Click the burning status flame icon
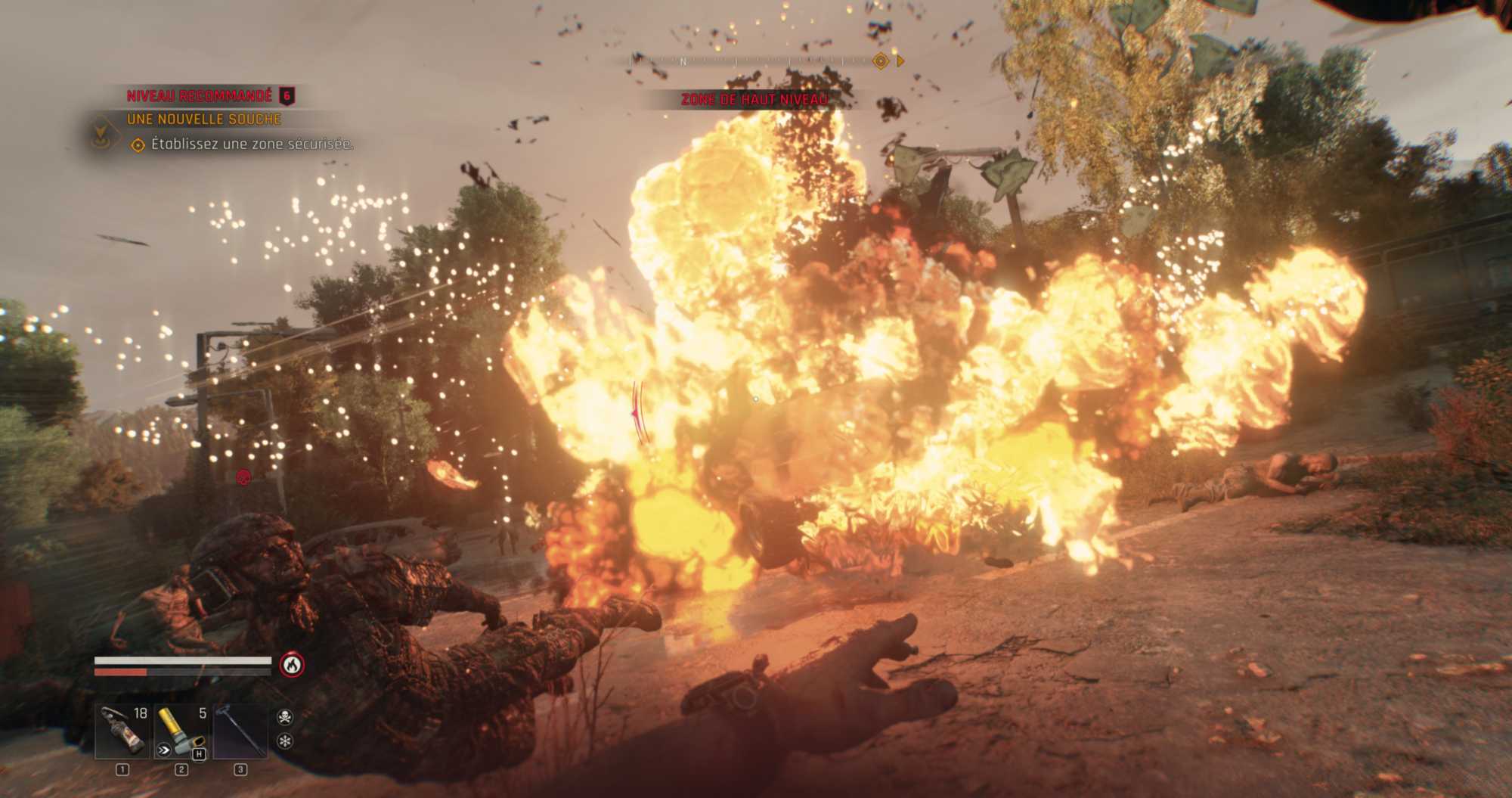Image resolution: width=1512 pixels, height=798 pixels. tap(292, 665)
